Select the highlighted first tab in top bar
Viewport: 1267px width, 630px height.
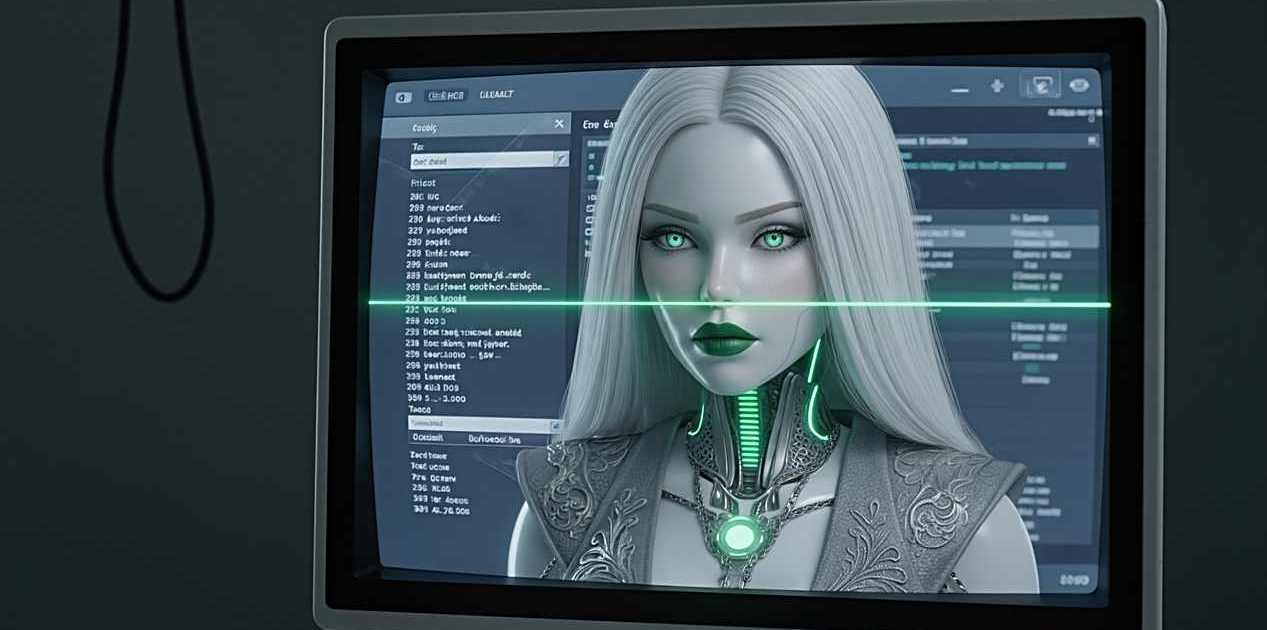[x=446, y=96]
